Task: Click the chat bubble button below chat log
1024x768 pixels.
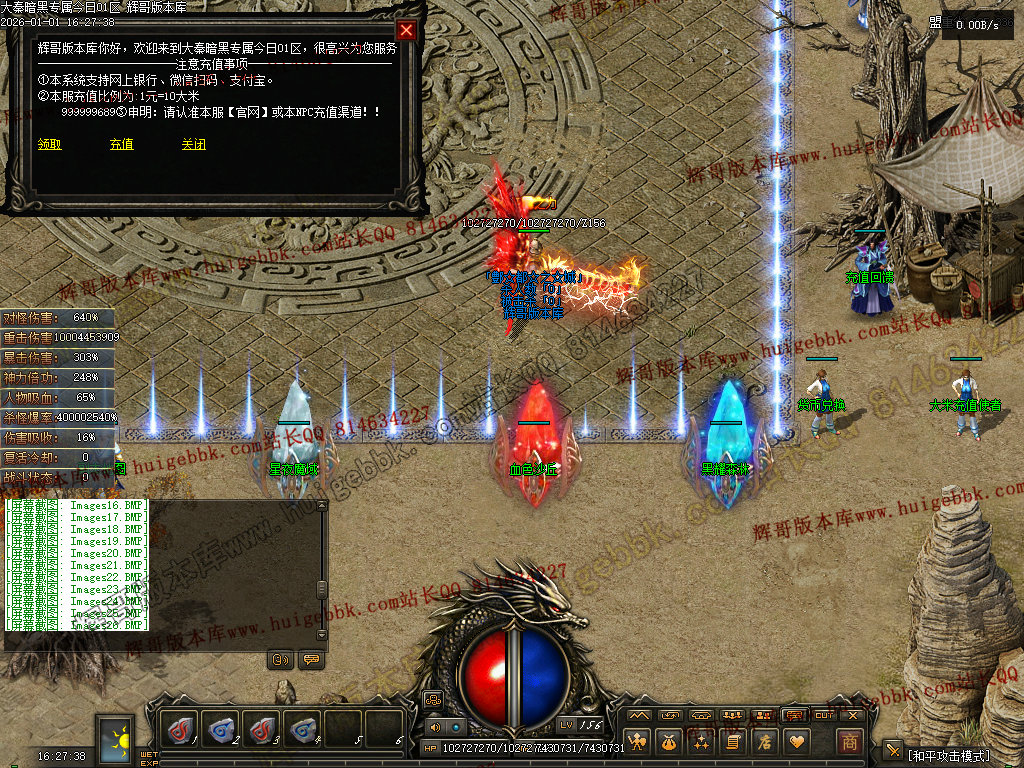Action: click(x=311, y=660)
